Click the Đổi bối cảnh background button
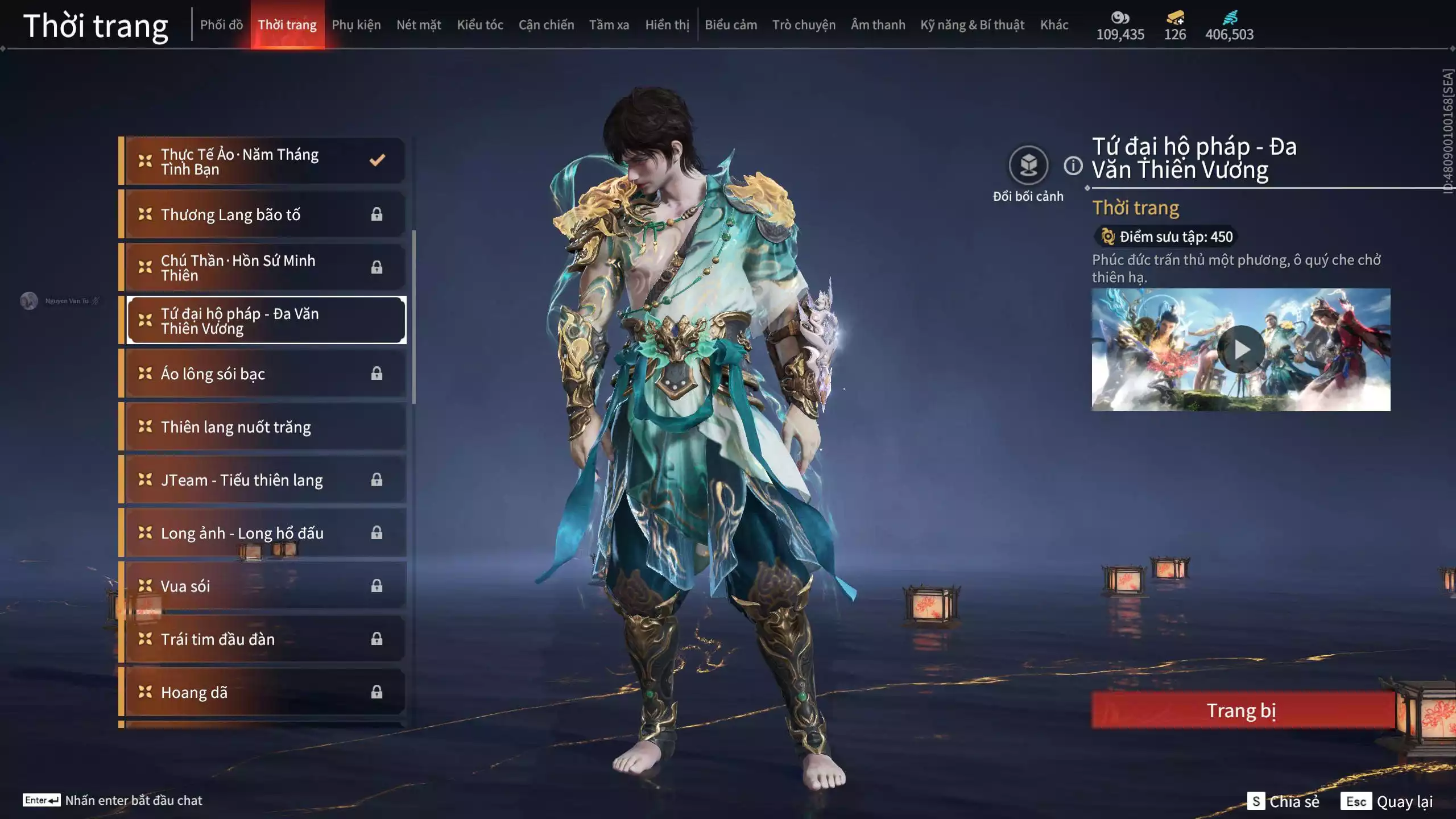Screen dimensions: 1456x819 [x=1028, y=166]
